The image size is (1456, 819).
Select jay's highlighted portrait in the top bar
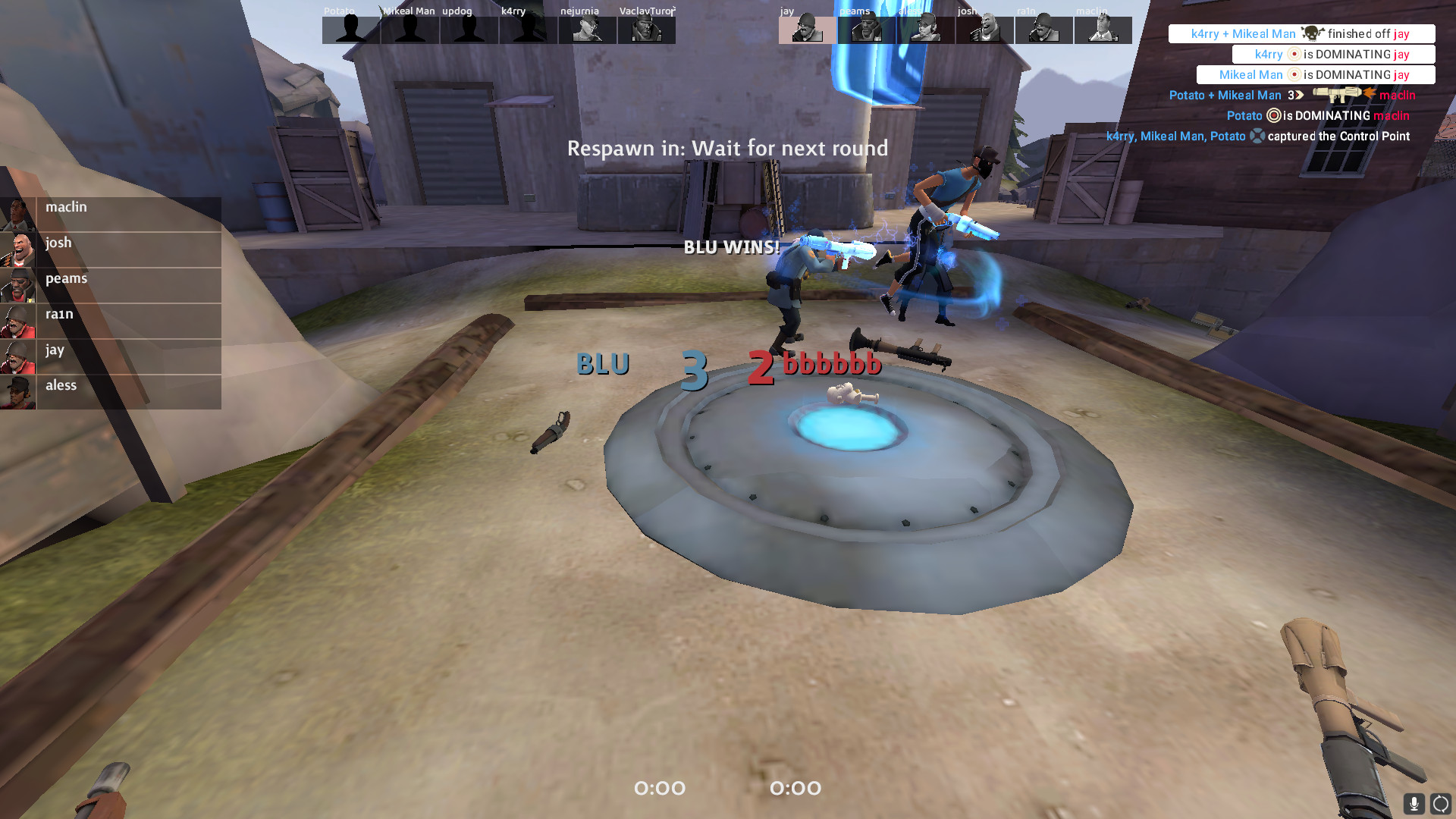click(x=808, y=30)
